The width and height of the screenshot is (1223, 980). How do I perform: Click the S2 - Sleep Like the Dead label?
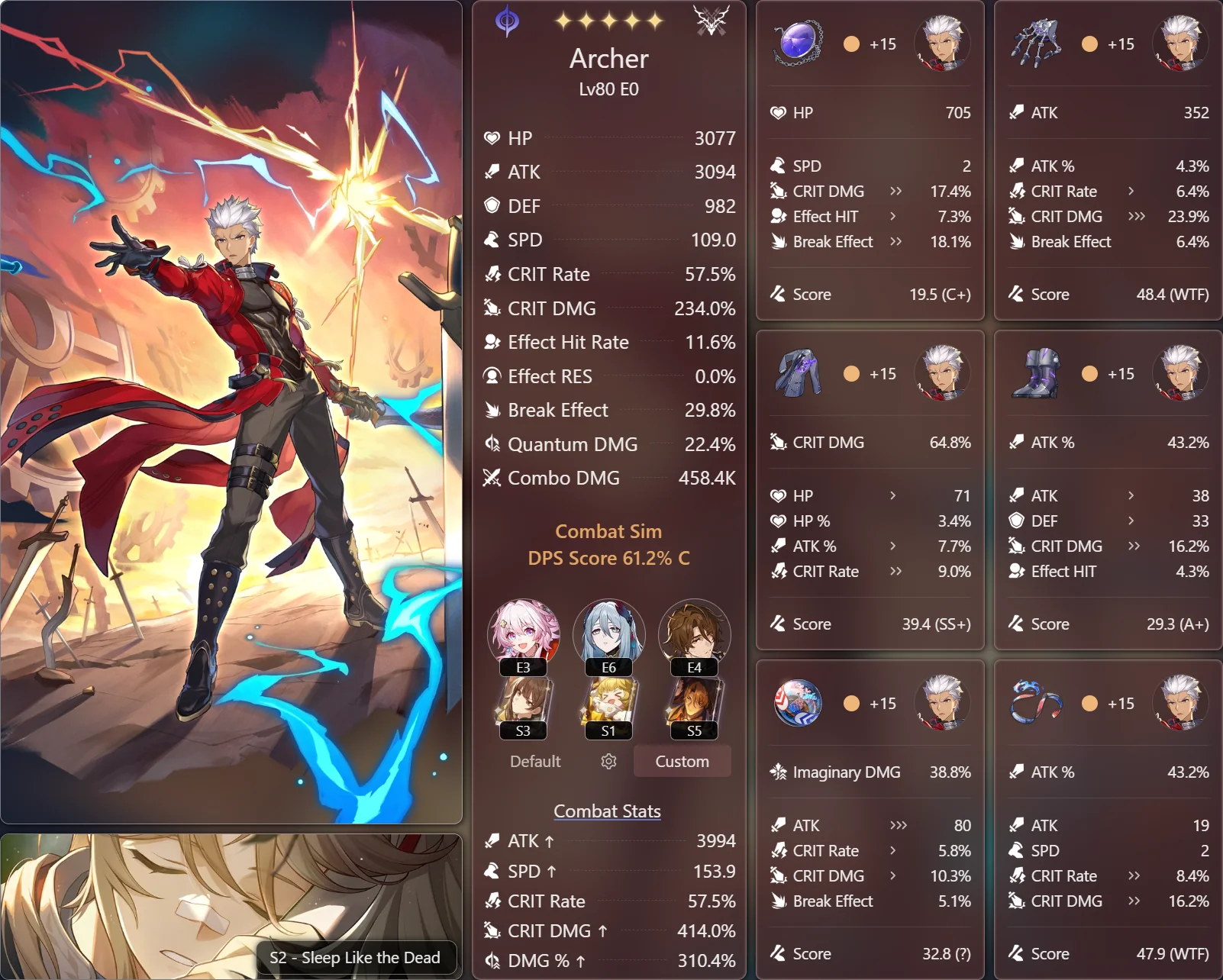(354, 957)
